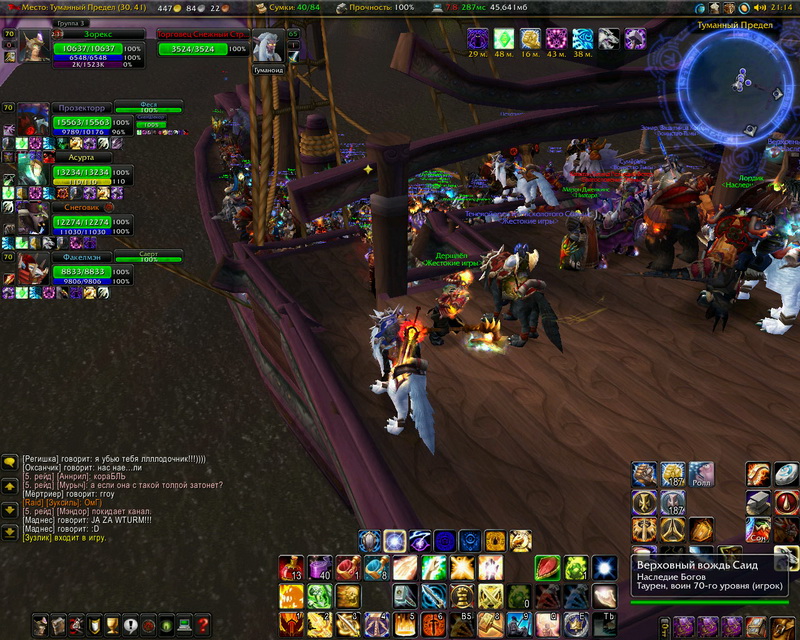
Task: Use the blue potion with 8 charges
Action: [378, 568]
